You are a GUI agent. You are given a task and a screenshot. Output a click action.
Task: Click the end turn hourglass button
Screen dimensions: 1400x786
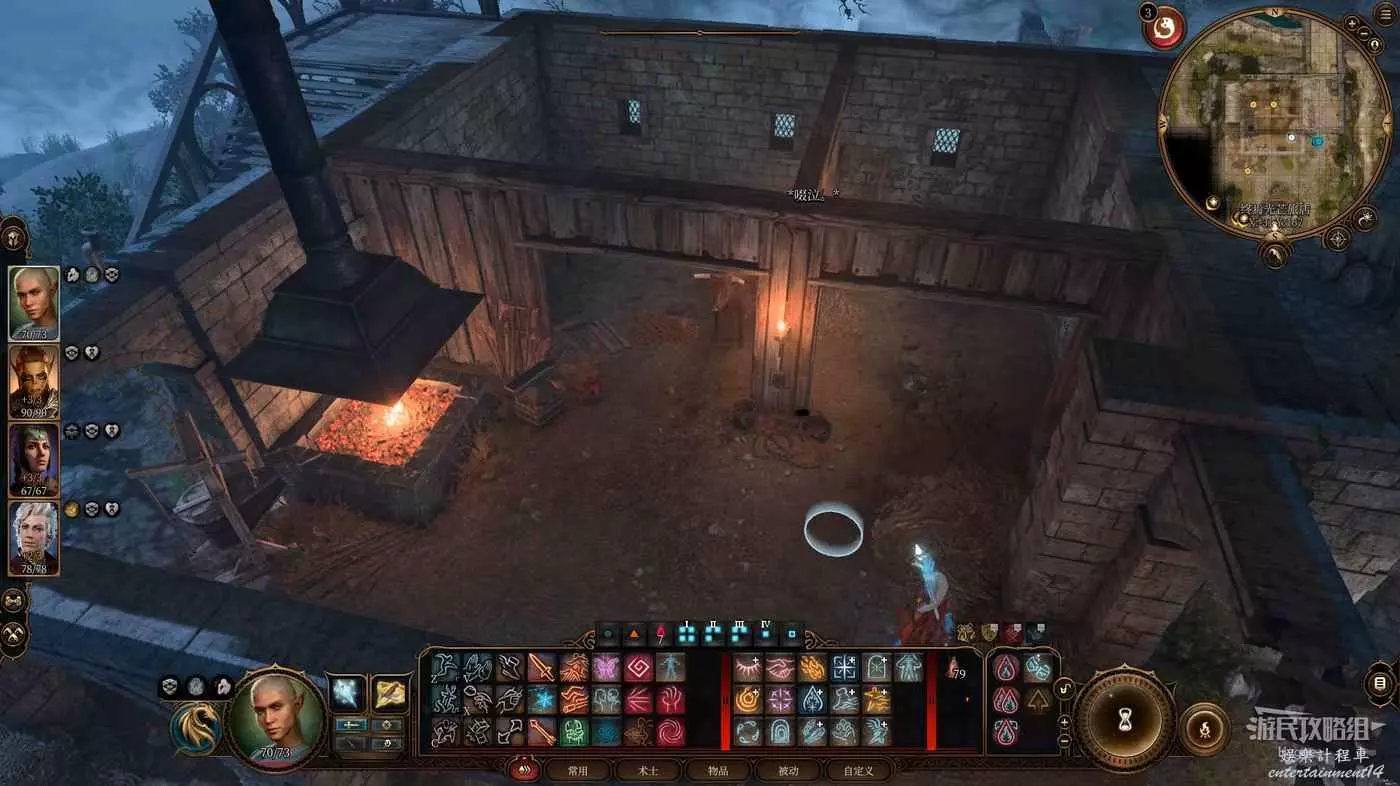pos(1125,719)
